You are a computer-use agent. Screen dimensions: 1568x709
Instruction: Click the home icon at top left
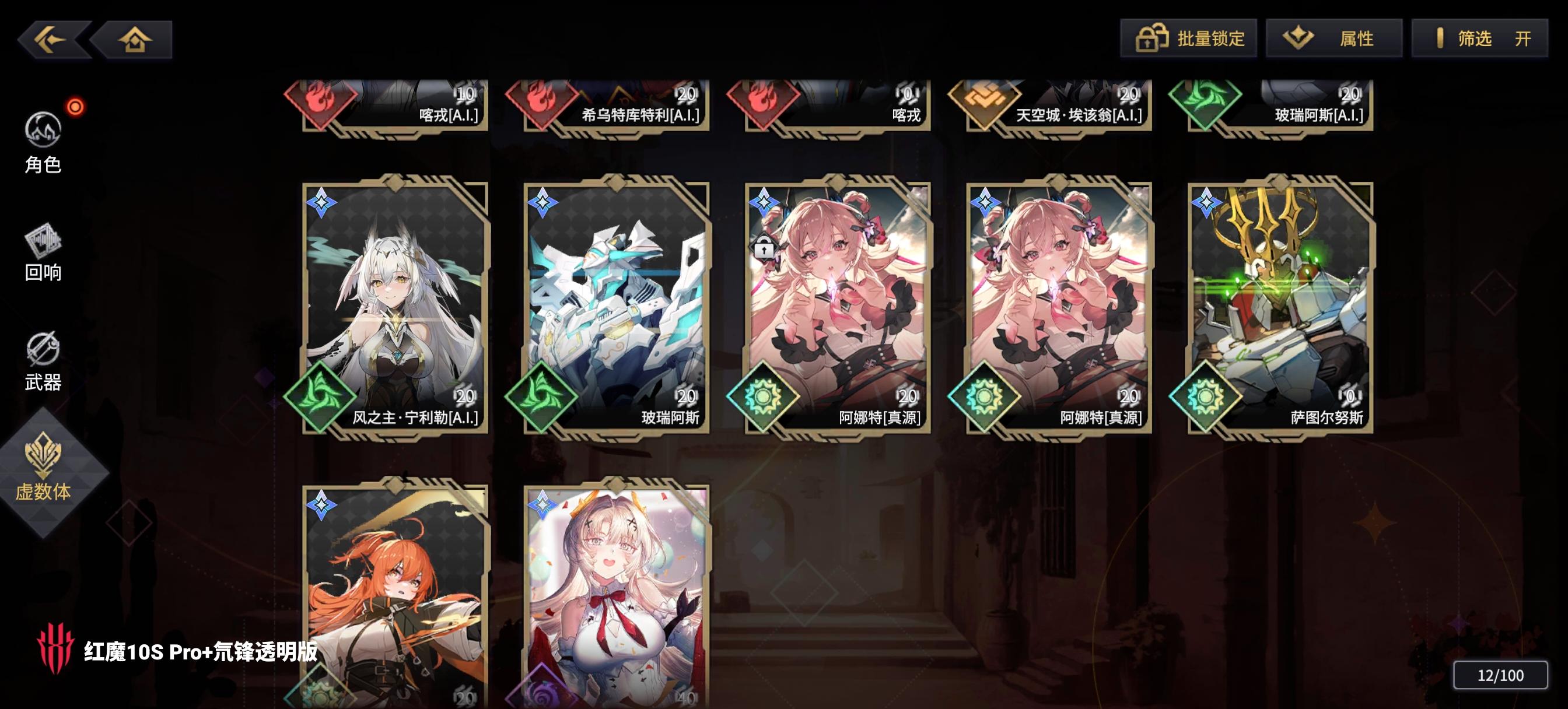point(135,39)
